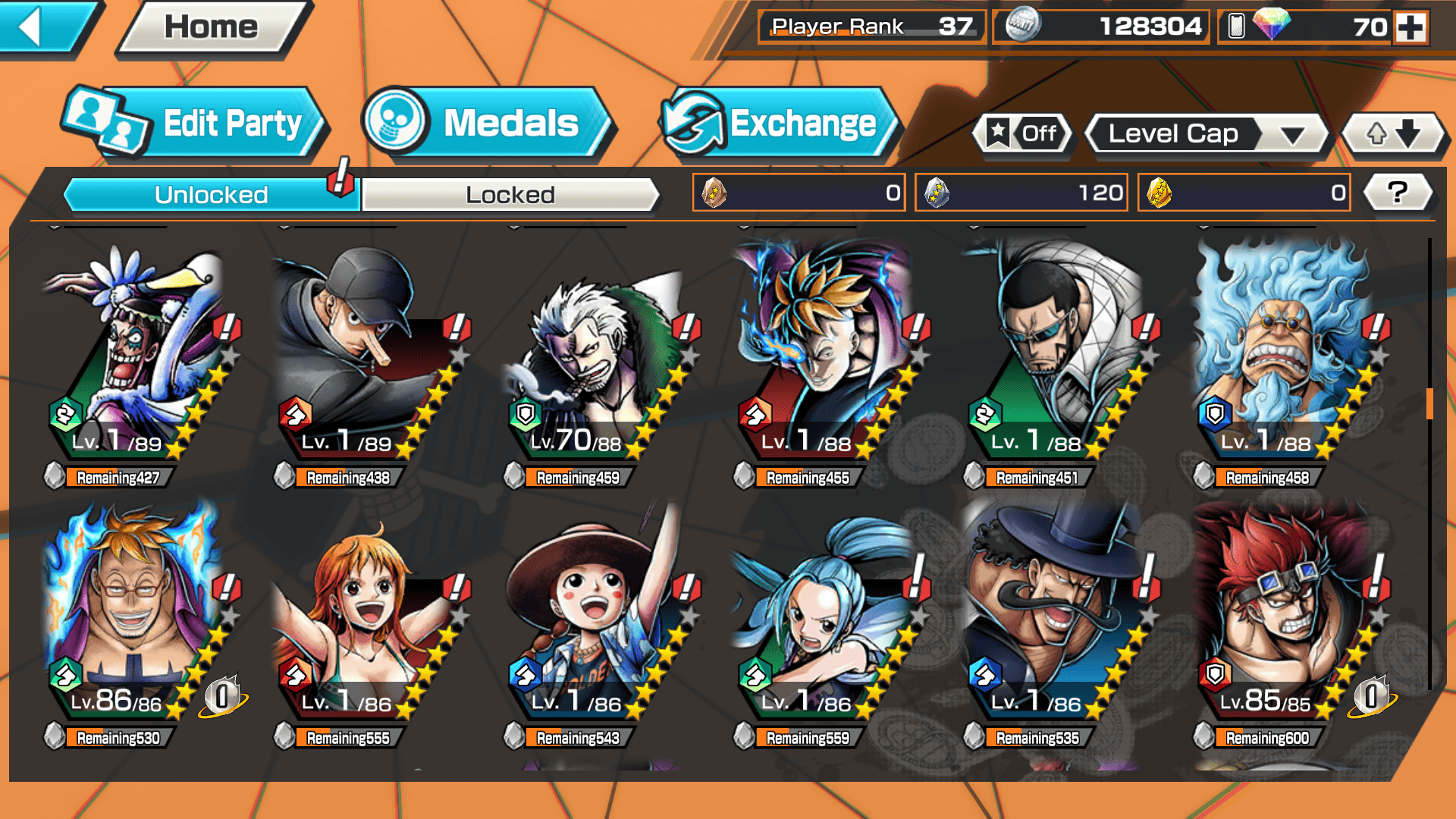Return to the Home screen
This screenshot has height=819, width=1456.
[x=211, y=27]
